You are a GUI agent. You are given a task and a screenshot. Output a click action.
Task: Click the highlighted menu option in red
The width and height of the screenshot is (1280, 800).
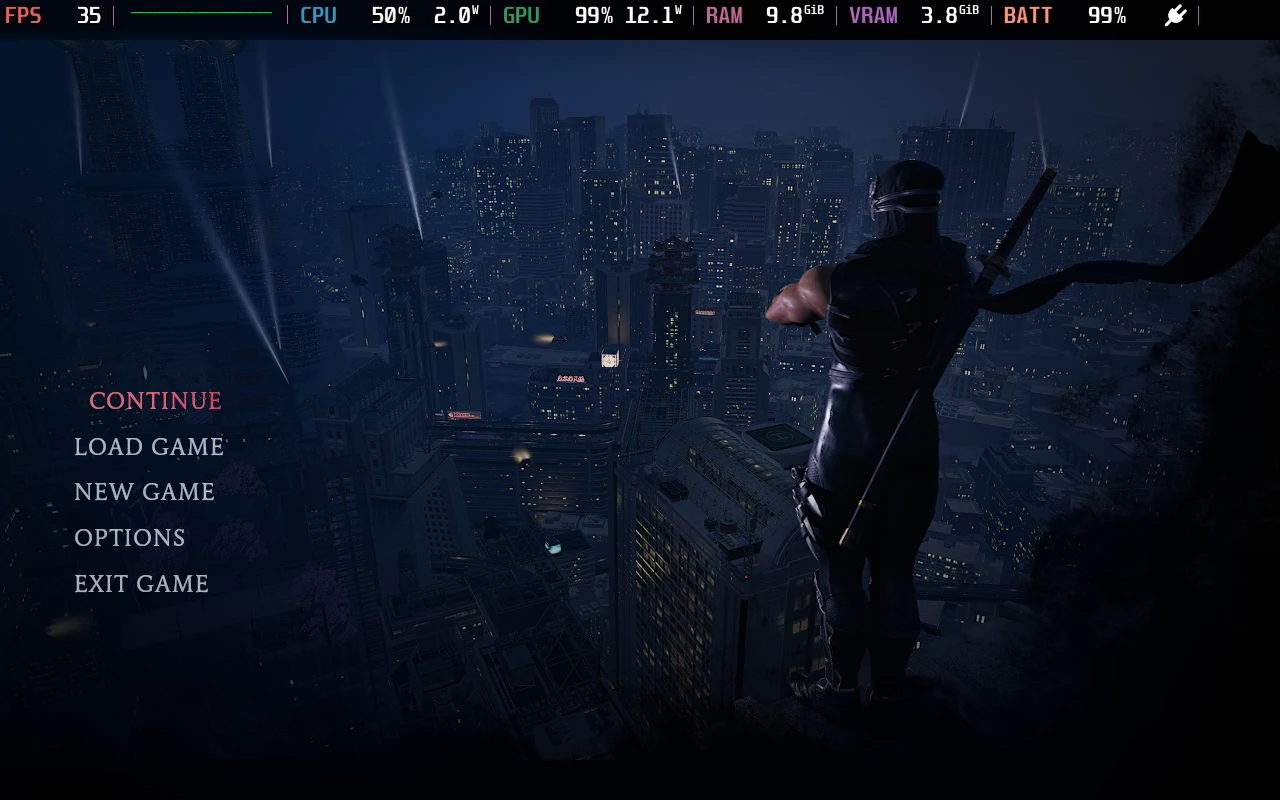[155, 400]
